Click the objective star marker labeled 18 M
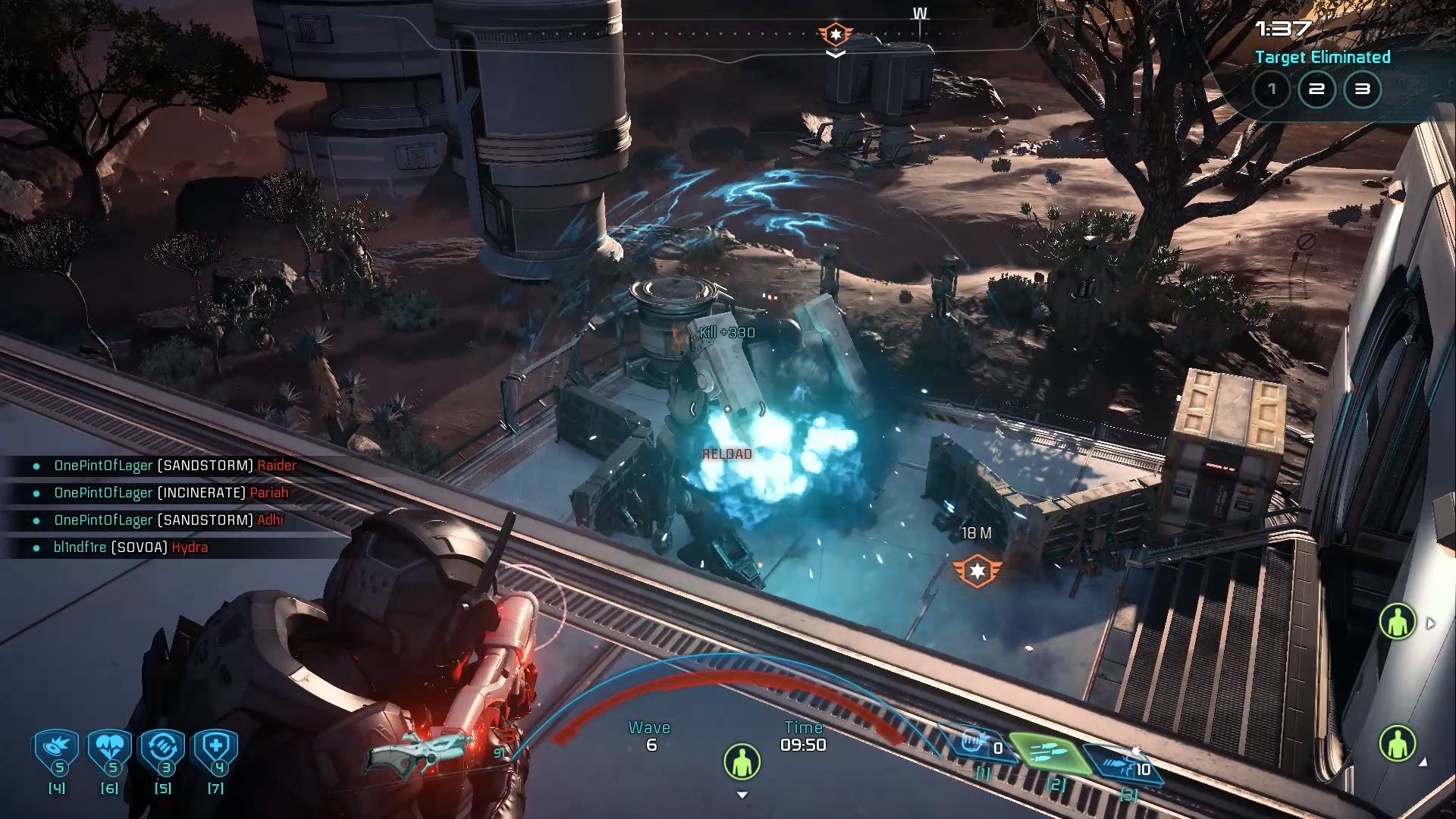 [x=977, y=570]
